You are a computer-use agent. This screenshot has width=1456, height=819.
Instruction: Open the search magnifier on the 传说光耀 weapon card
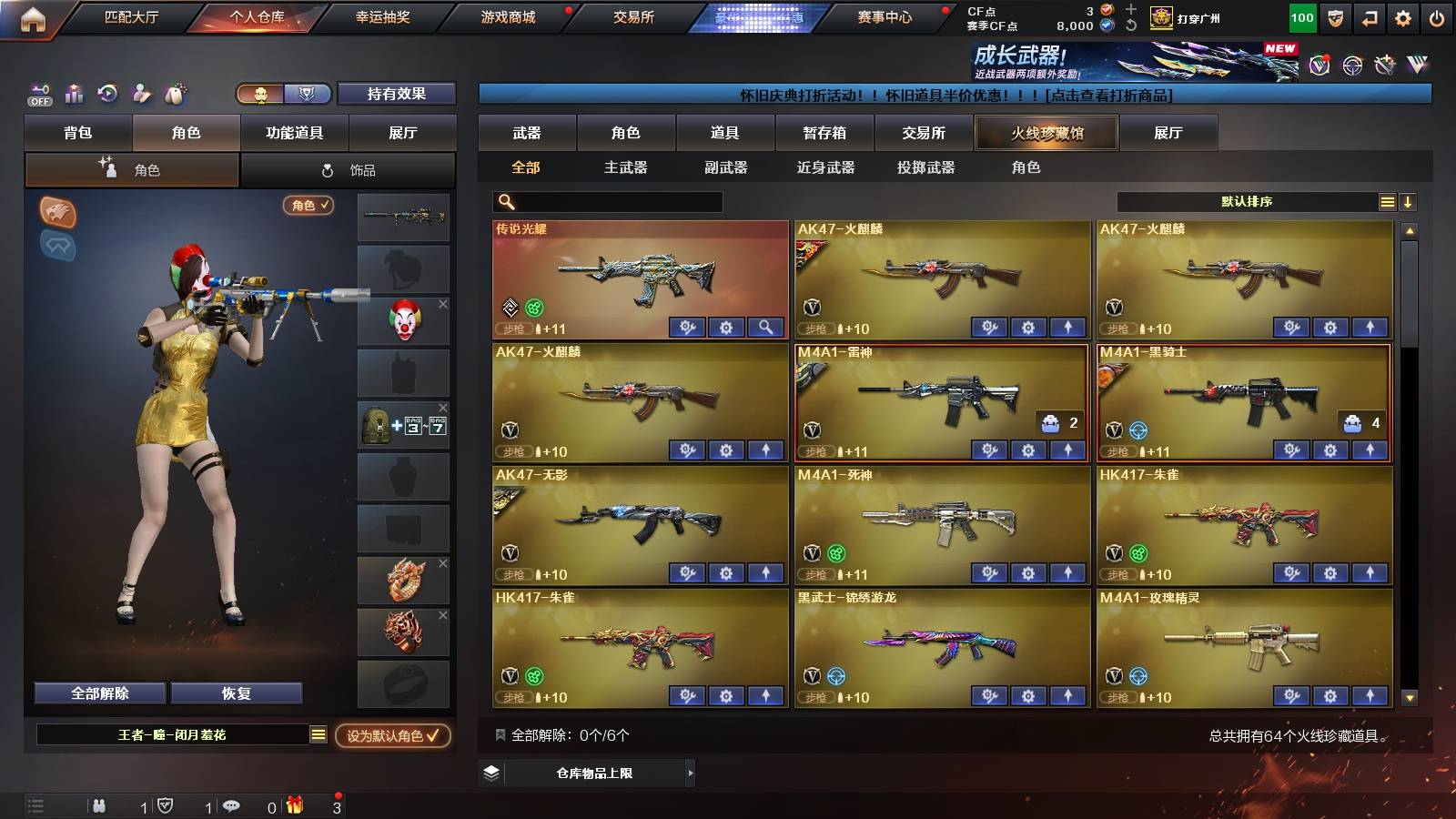tap(765, 327)
